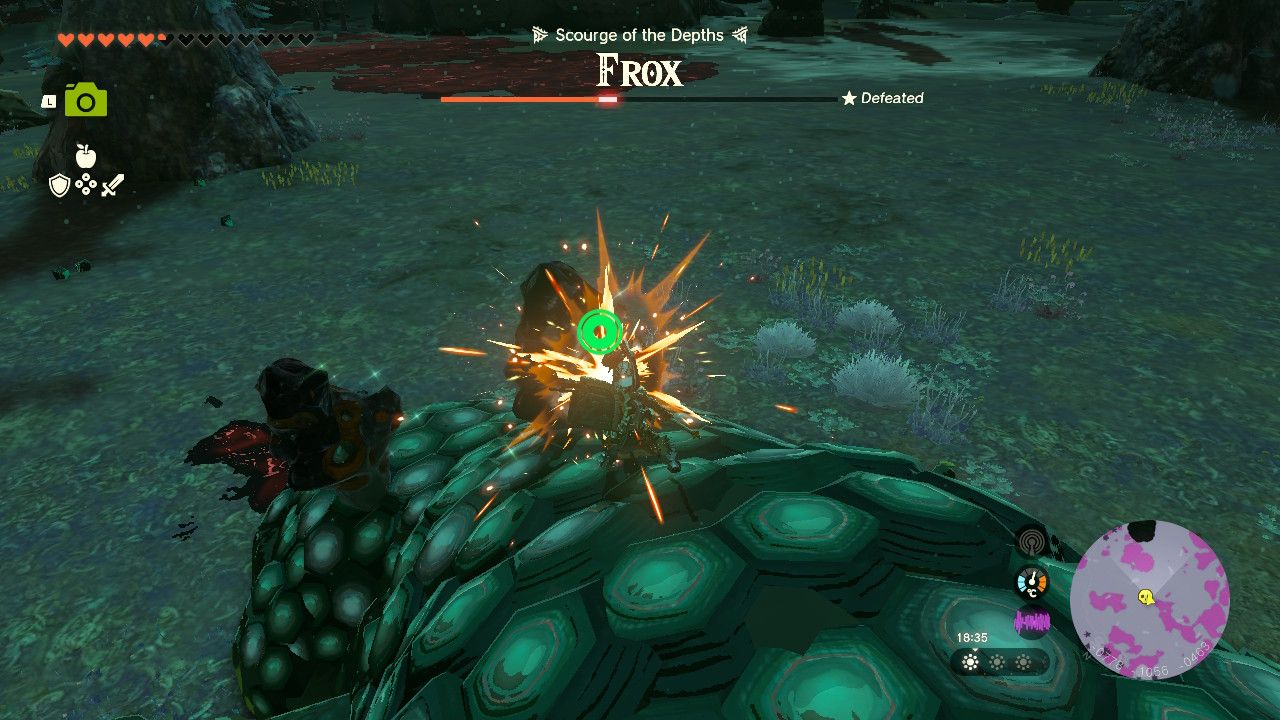Click the Defeated text label
This screenshot has width=1280, height=720.
coord(890,98)
